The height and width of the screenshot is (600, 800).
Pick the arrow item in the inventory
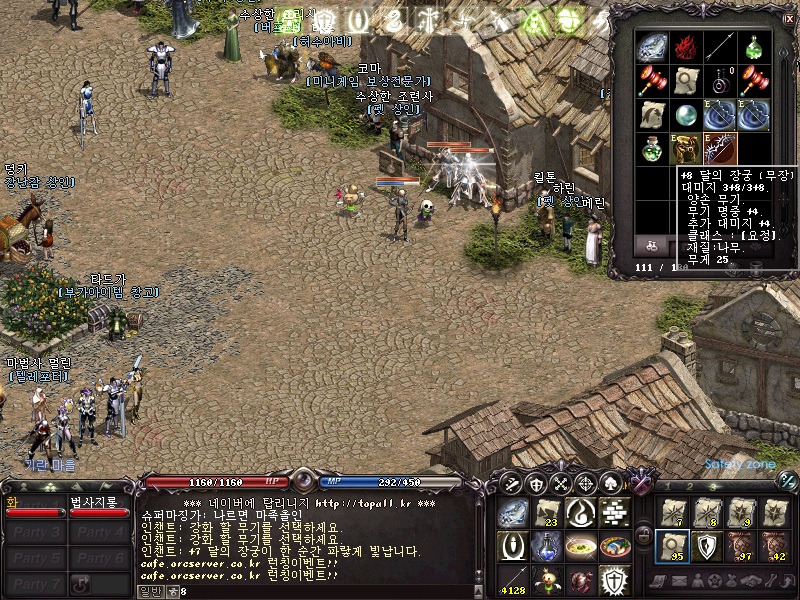pyautogui.click(x=719, y=47)
